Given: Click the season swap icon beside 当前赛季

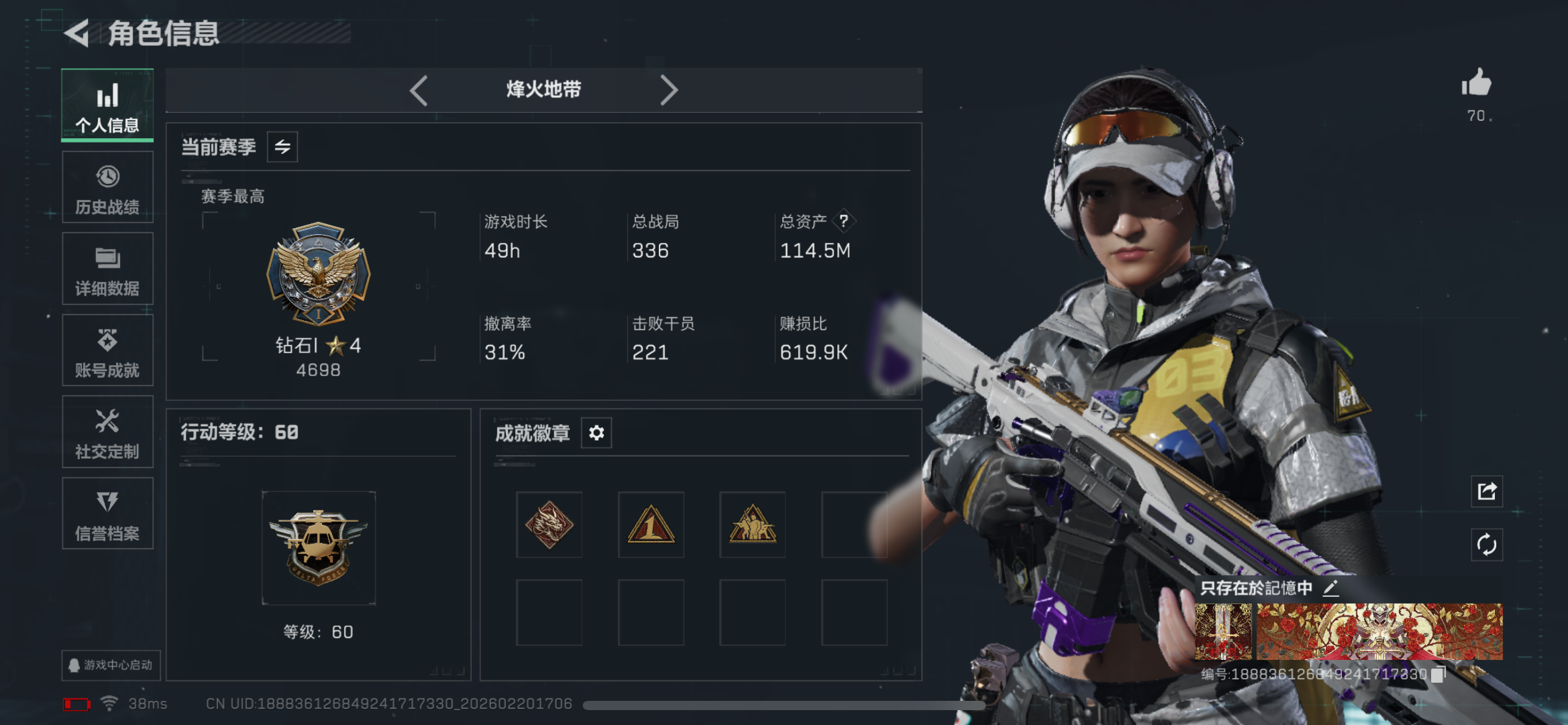Looking at the screenshot, I should tap(282, 147).
